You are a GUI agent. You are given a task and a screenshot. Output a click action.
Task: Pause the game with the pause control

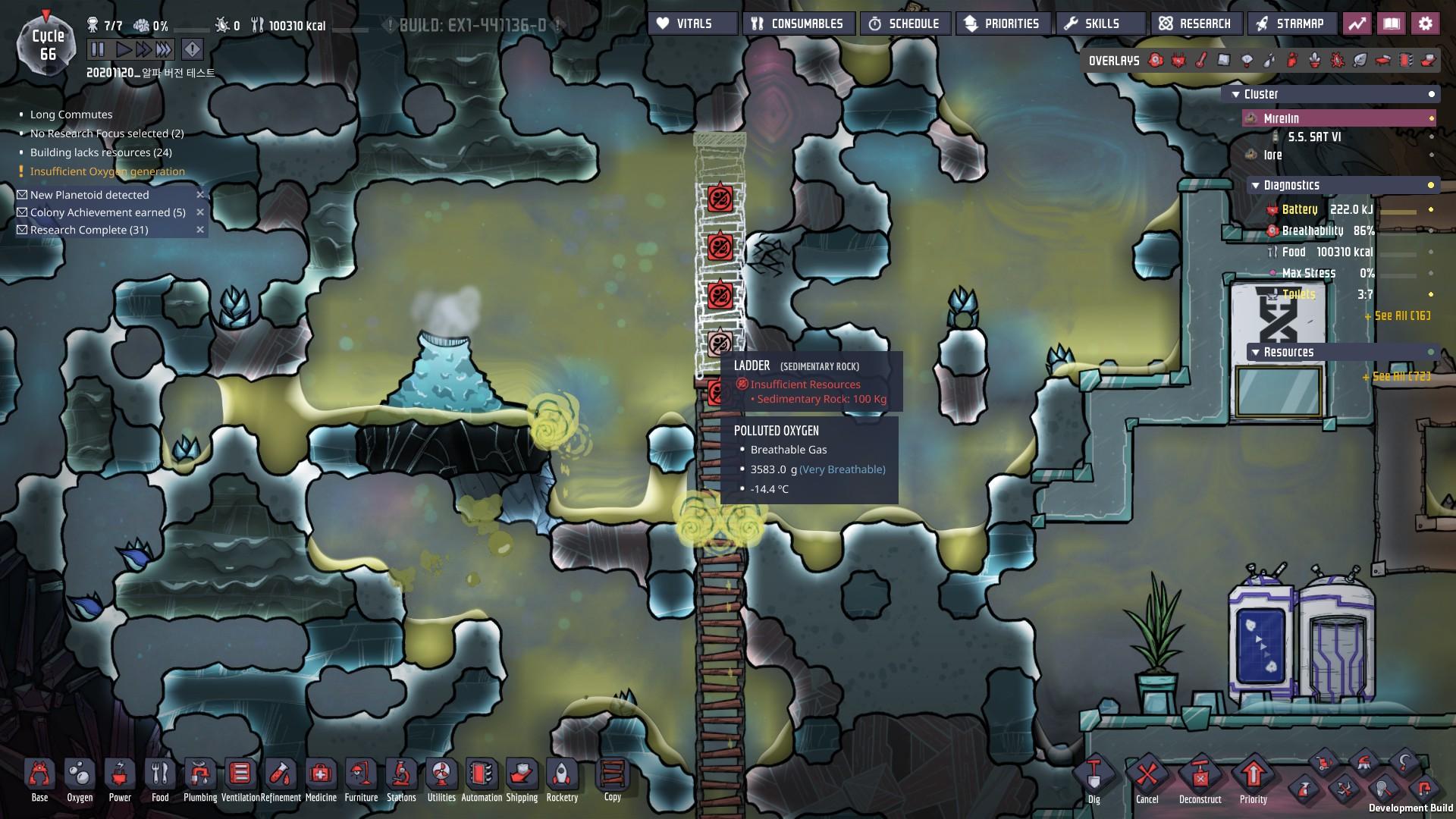click(98, 49)
